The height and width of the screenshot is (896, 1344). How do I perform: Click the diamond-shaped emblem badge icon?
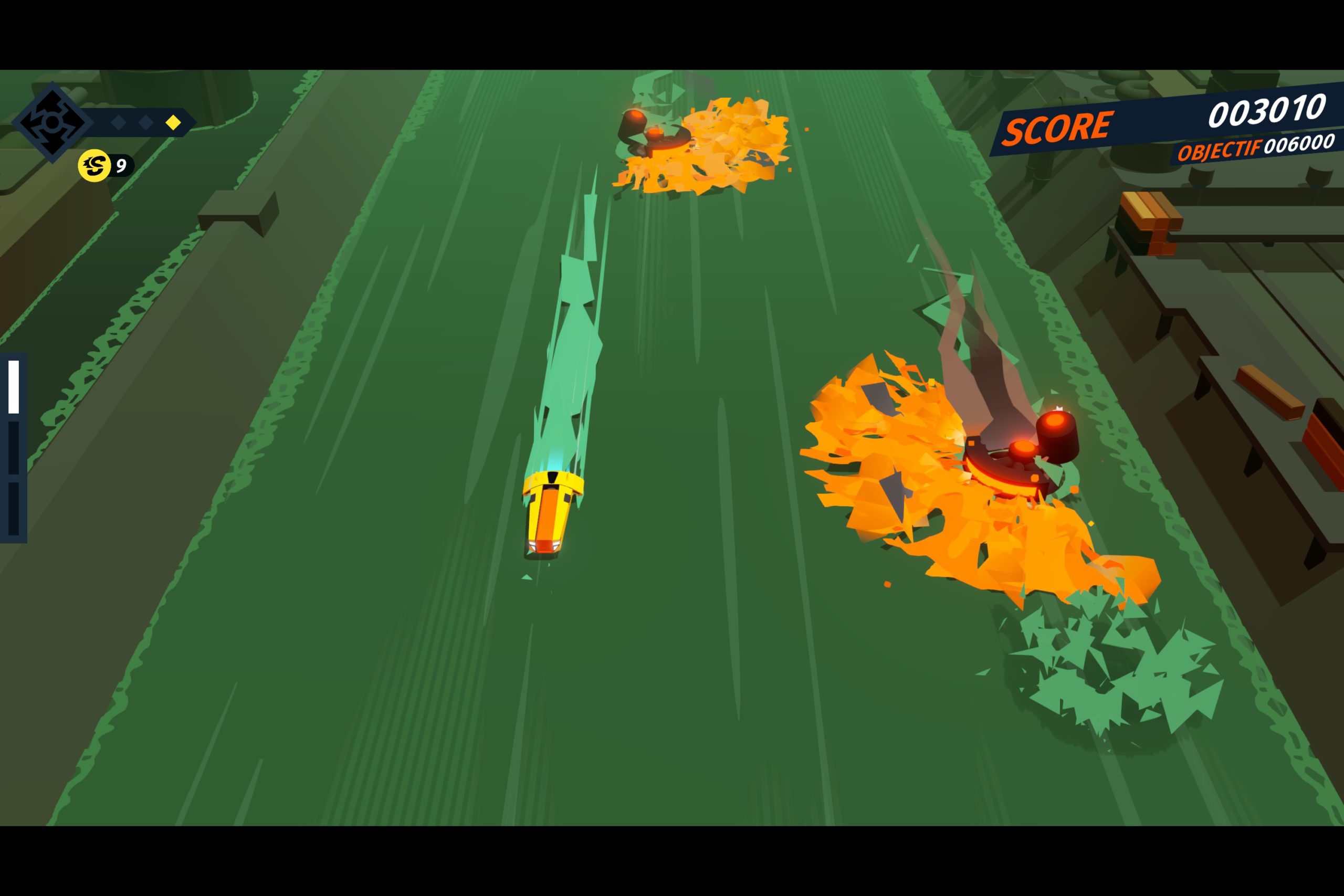[52, 122]
